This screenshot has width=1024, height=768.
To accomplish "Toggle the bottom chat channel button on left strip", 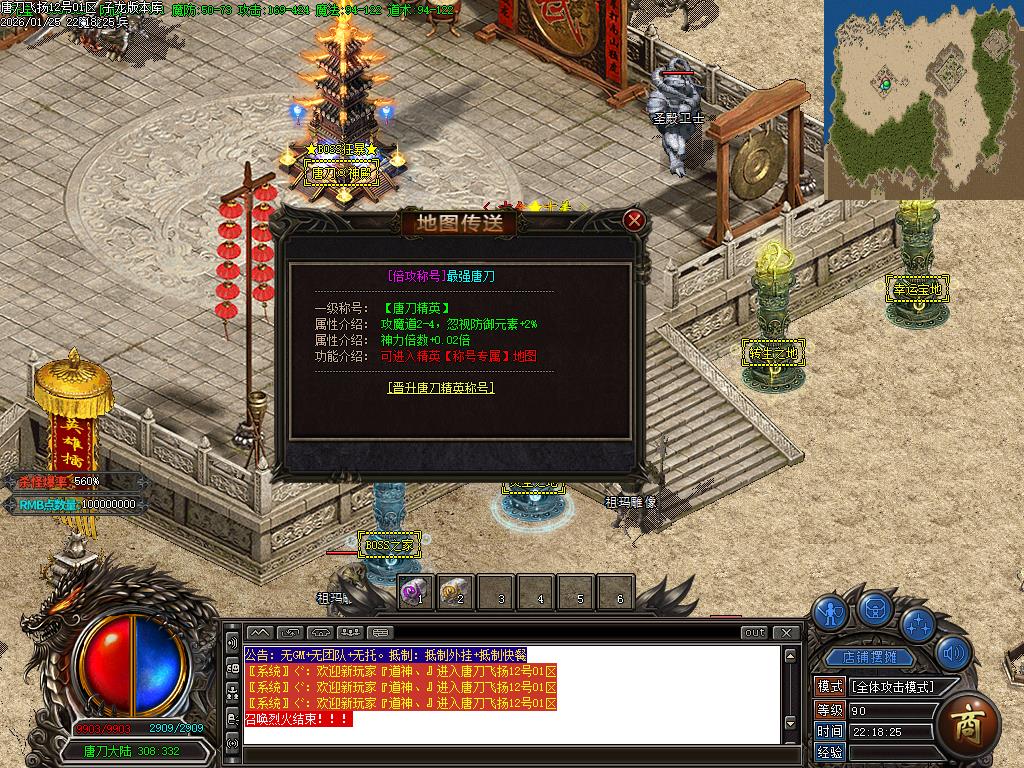I will (232, 743).
